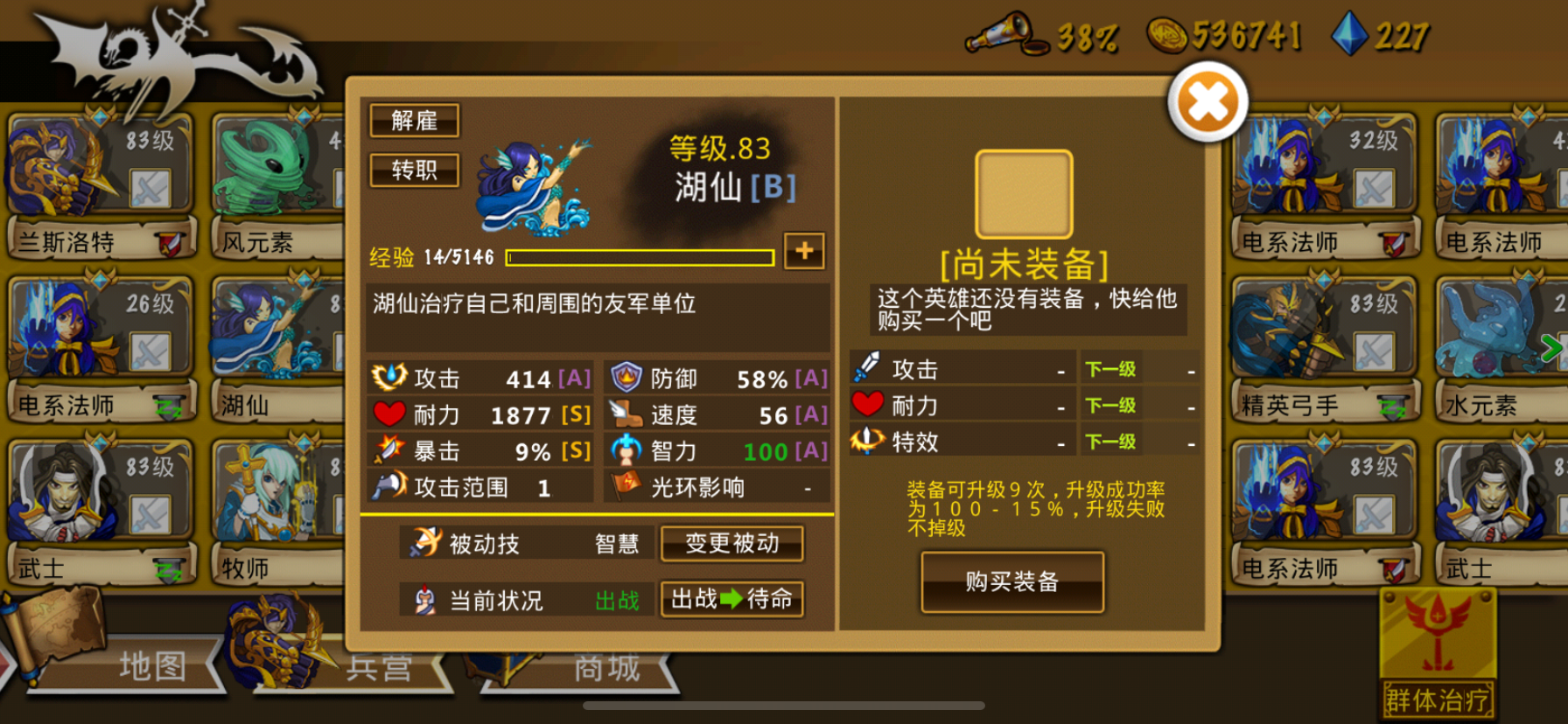Image resolution: width=1568 pixels, height=724 pixels.
Task: Click the gold coin currency icon
Action: pos(1169,35)
